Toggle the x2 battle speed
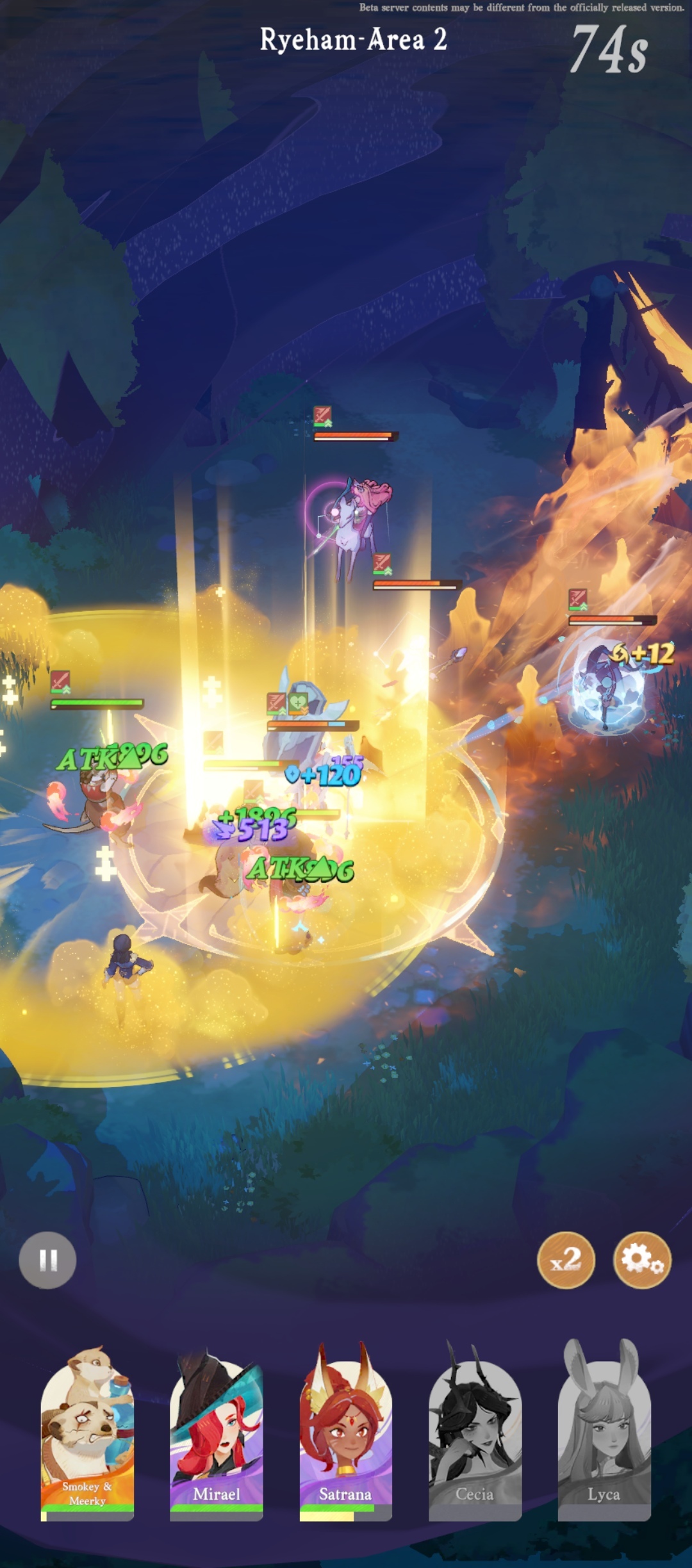The image size is (692, 1568). pyautogui.click(x=566, y=1259)
